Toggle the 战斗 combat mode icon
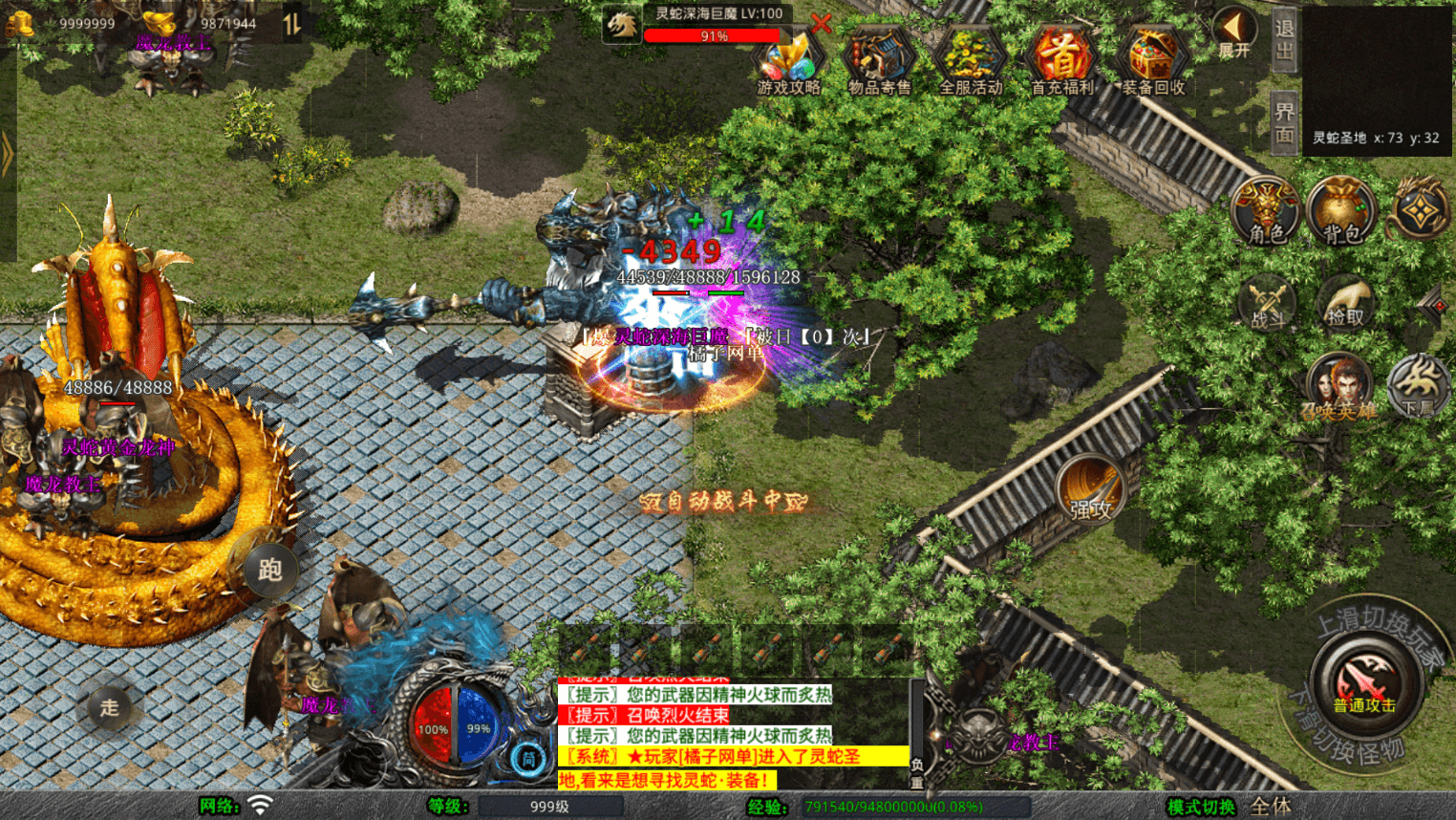The height and width of the screenshot is (820, 1456). 1267,301
